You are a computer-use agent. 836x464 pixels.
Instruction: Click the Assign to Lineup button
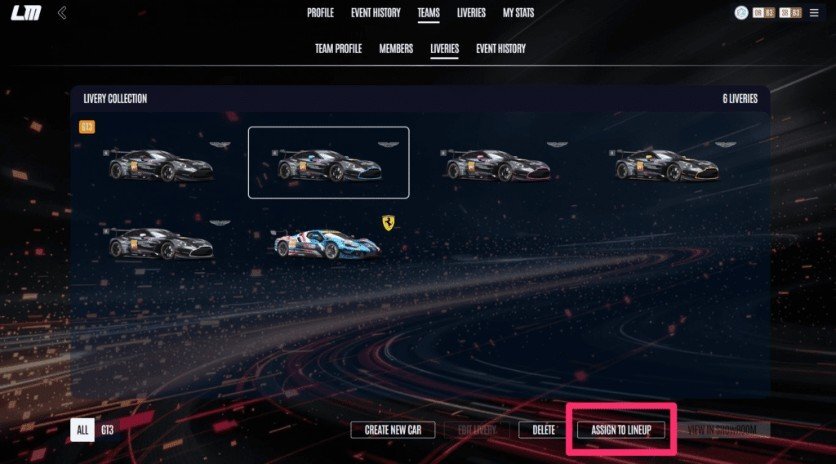tap(621, 430)
